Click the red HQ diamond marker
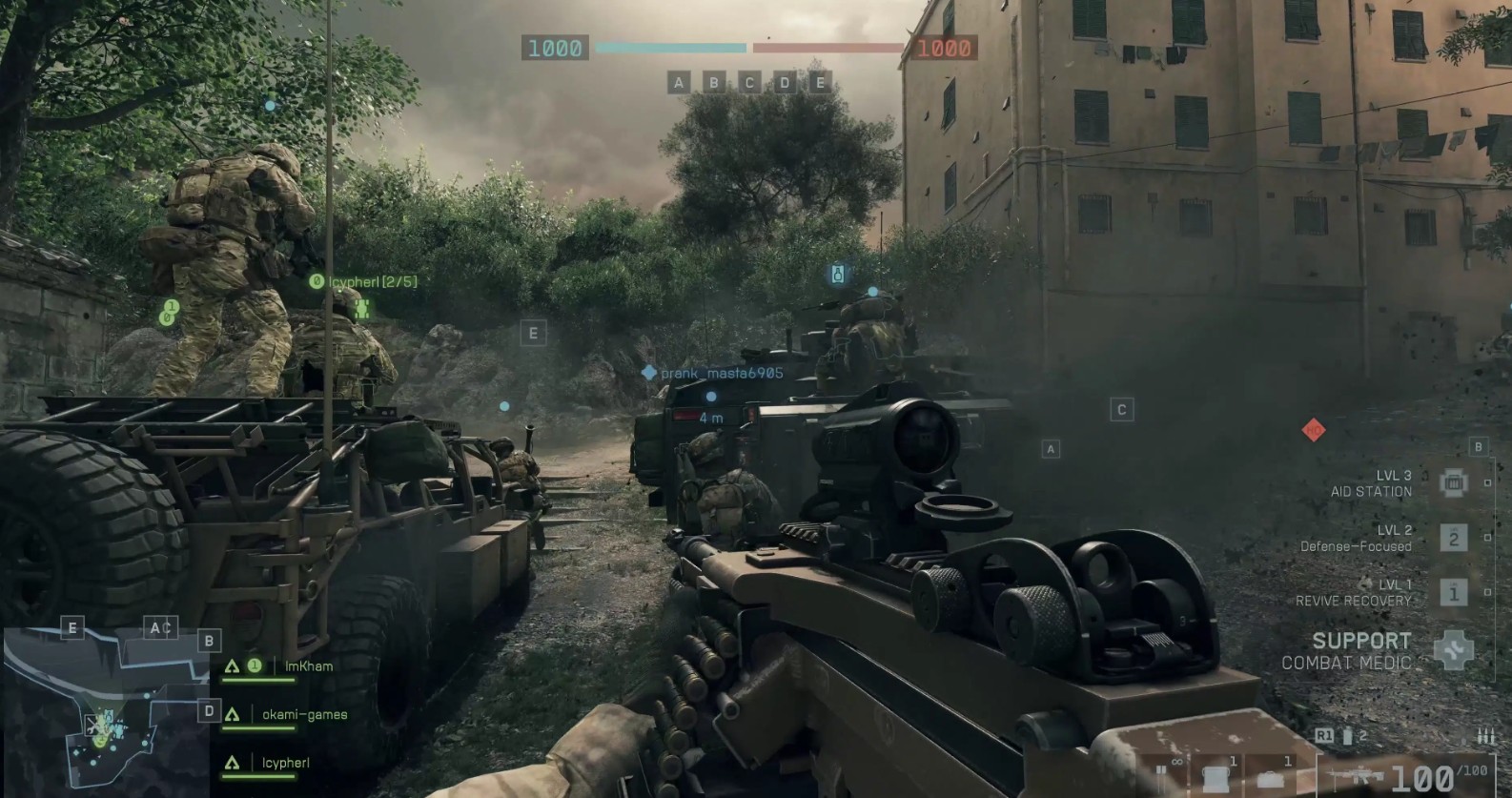 point(1313,431)
